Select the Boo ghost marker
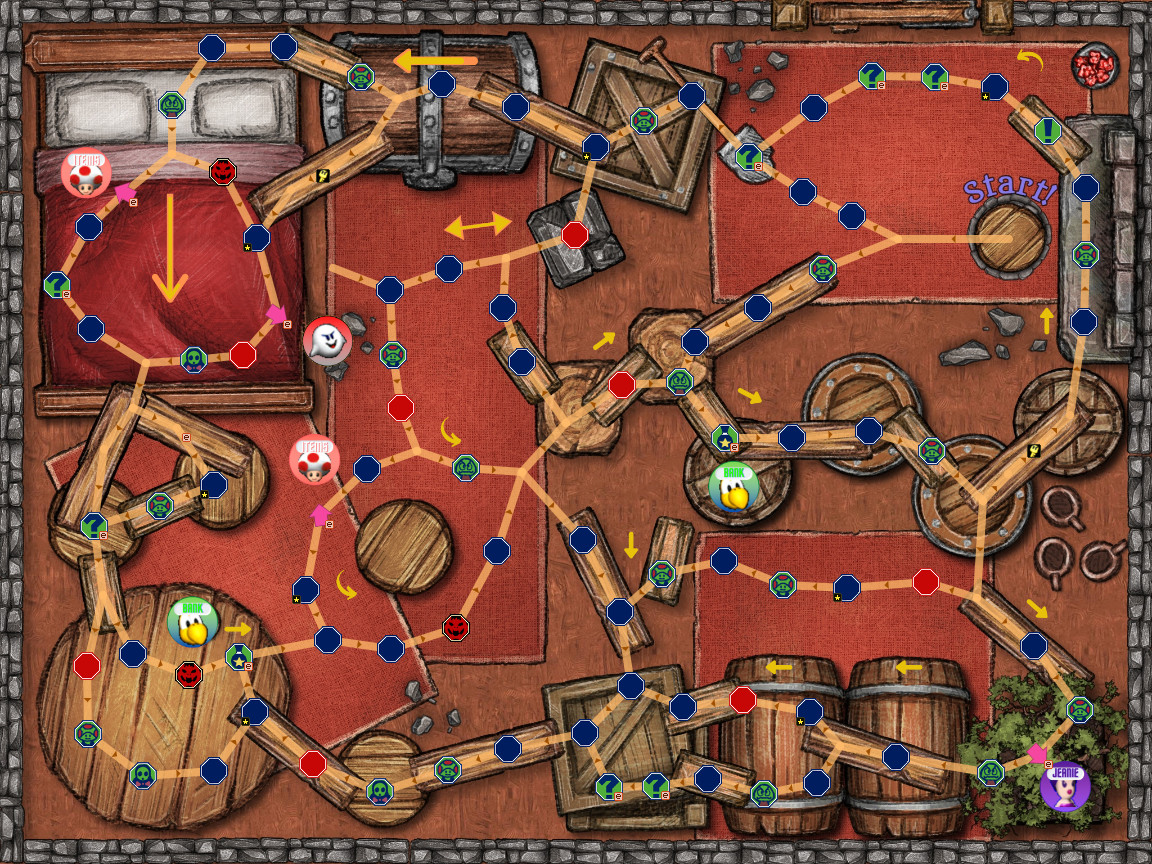The image size is (1152, 864). [x=327, y=342]
